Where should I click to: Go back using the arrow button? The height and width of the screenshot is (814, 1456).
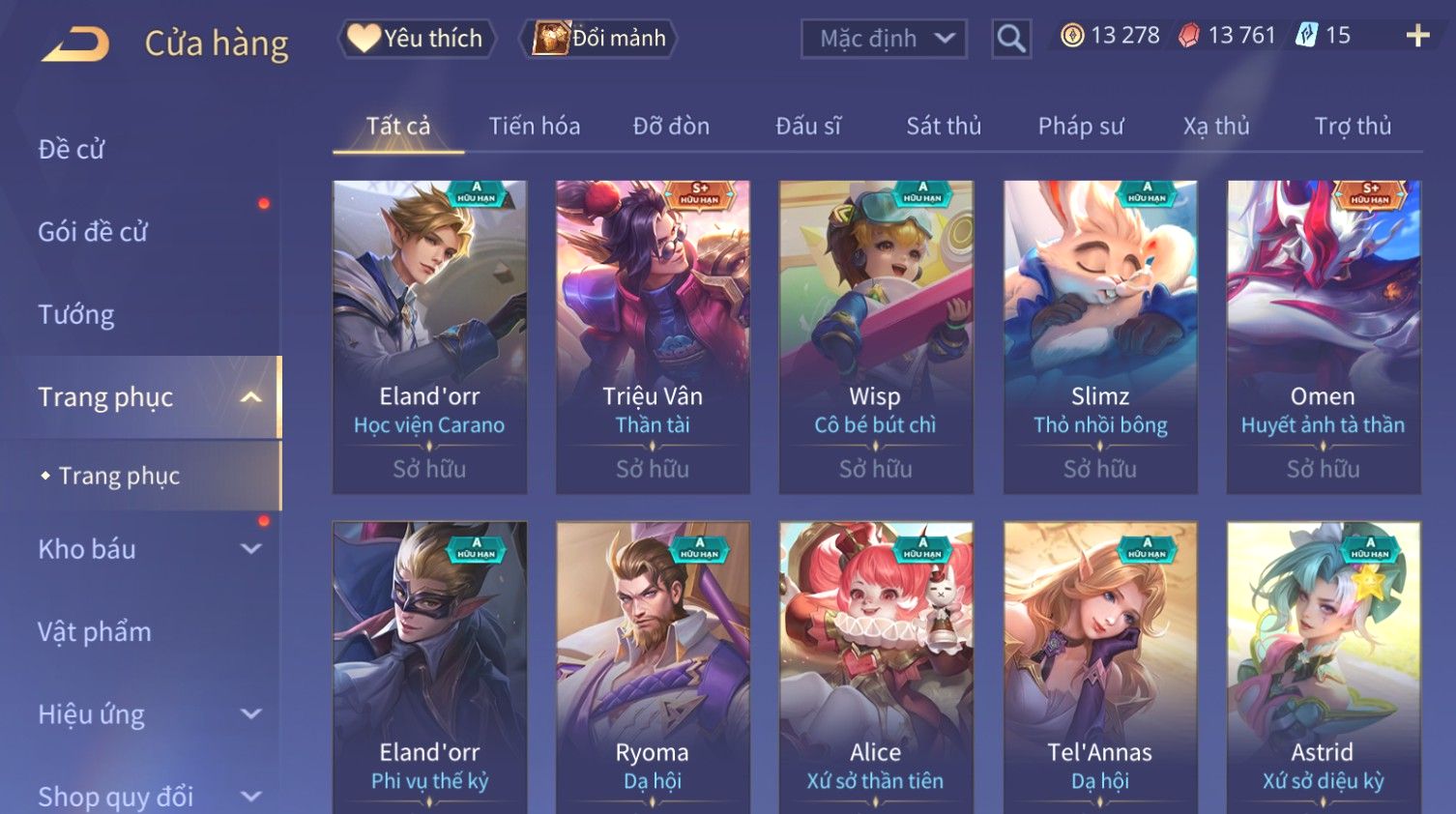75,44
